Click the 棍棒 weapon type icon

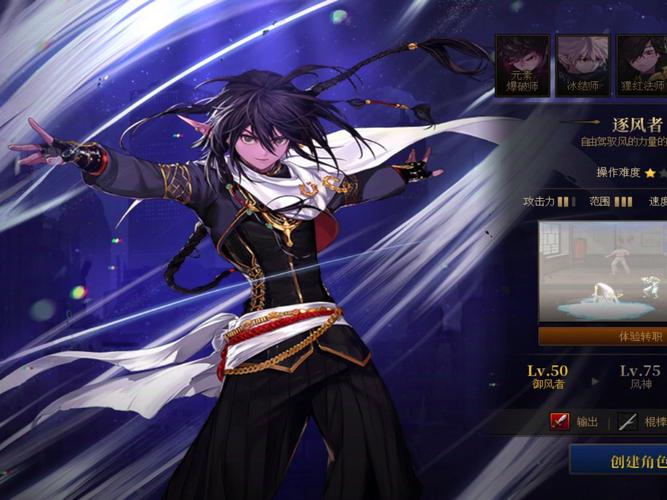(x=627, y=422)
